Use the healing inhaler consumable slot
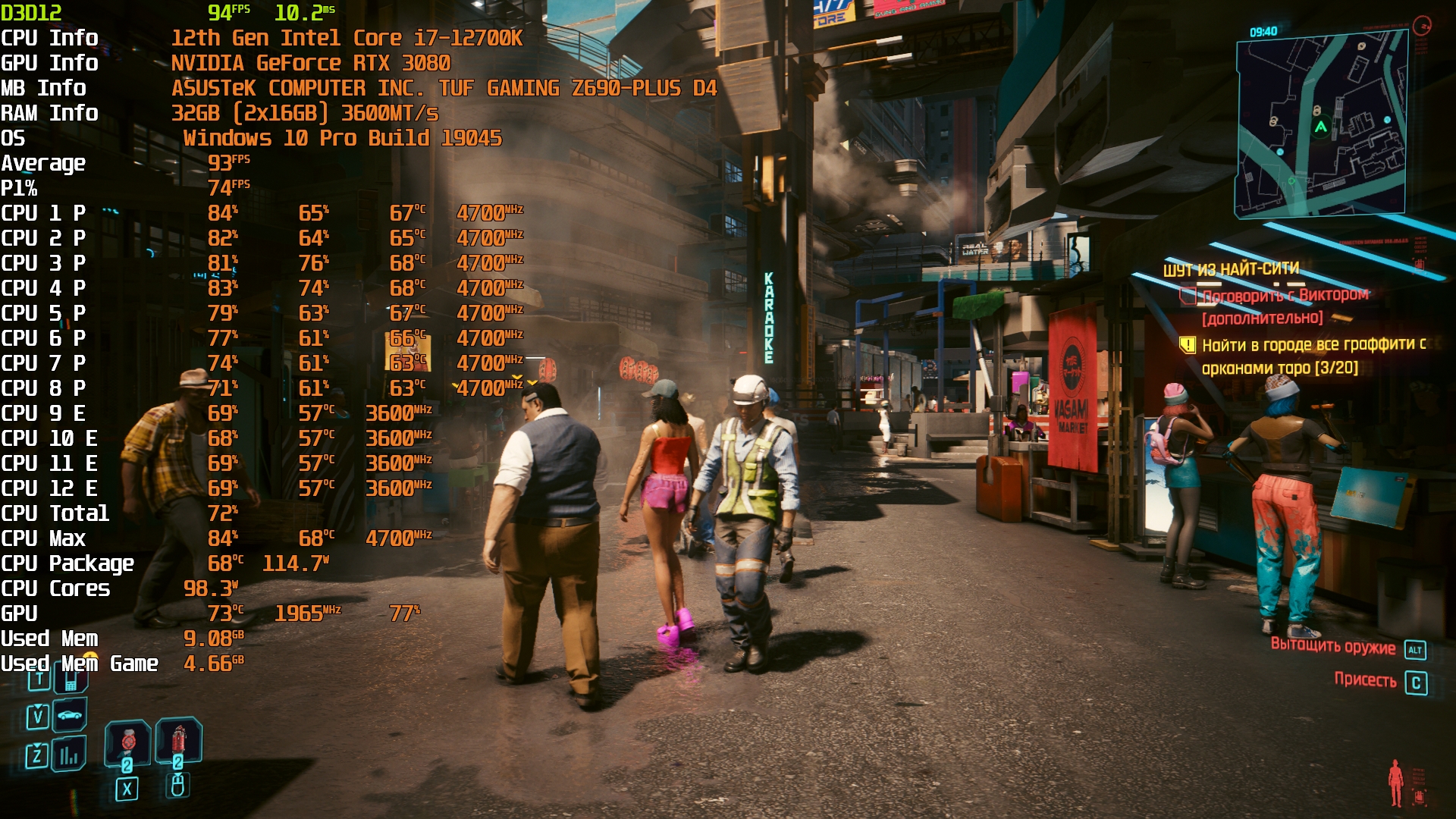 click(x=127, y=742)
